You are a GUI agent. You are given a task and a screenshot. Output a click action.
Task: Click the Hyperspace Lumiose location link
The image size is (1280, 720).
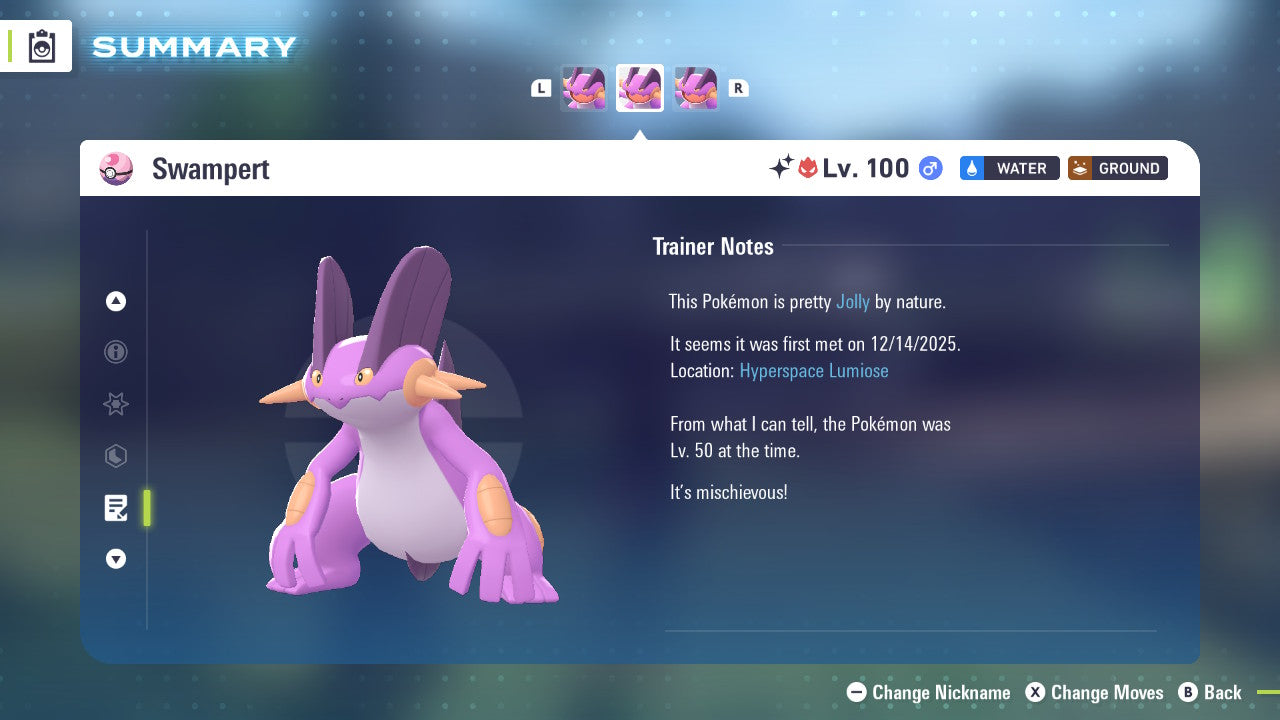pos(814,370)
